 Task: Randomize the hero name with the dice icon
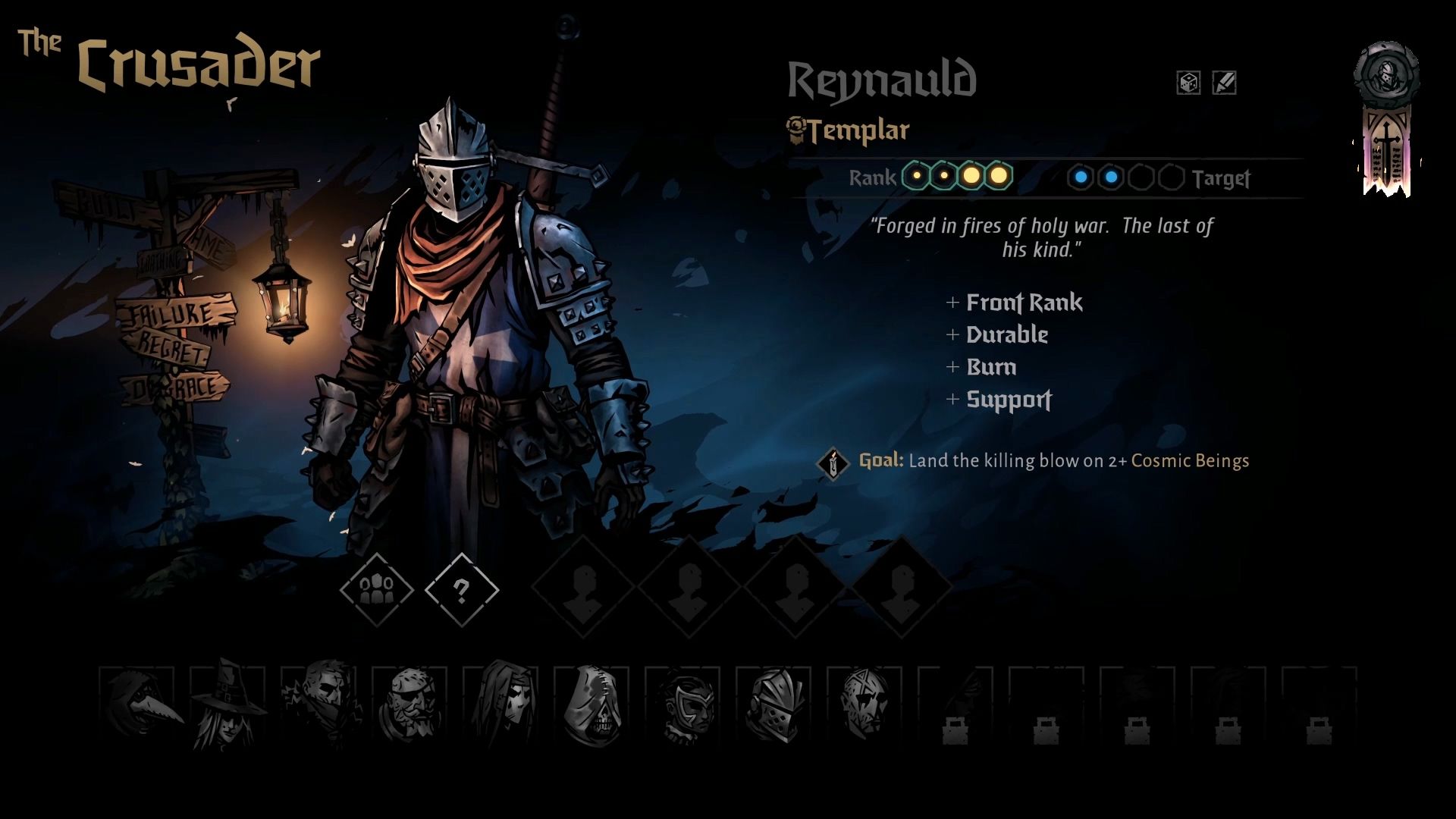coord(1188,83)
